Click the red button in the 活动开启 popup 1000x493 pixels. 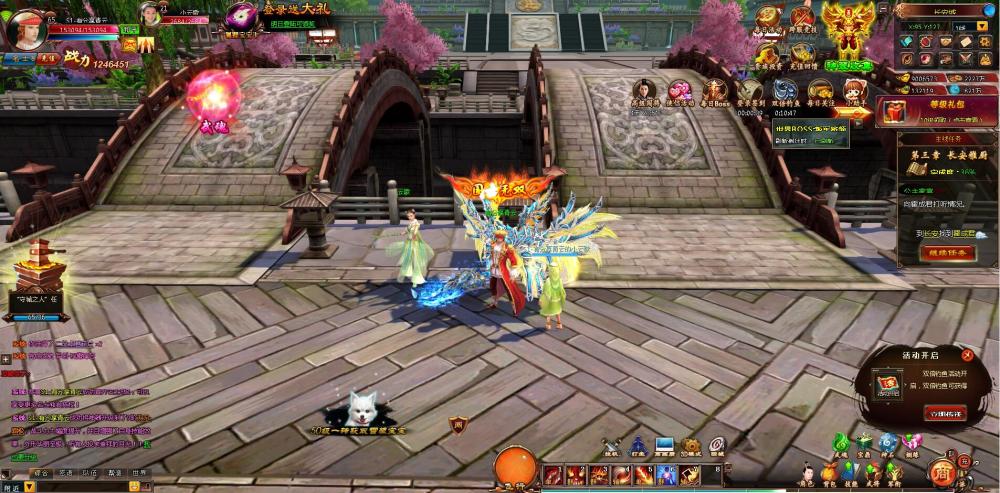pyautogui.click(x=945, y=413)
